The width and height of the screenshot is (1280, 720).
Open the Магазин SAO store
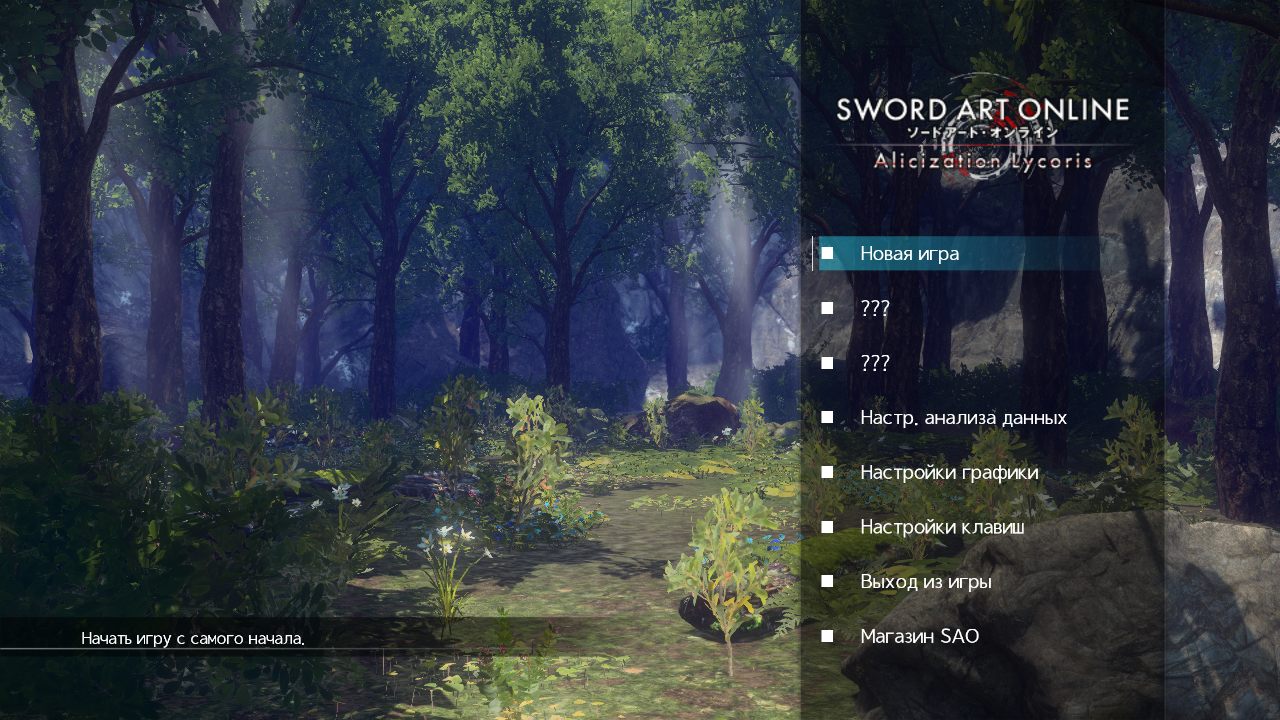coord(919,636)
